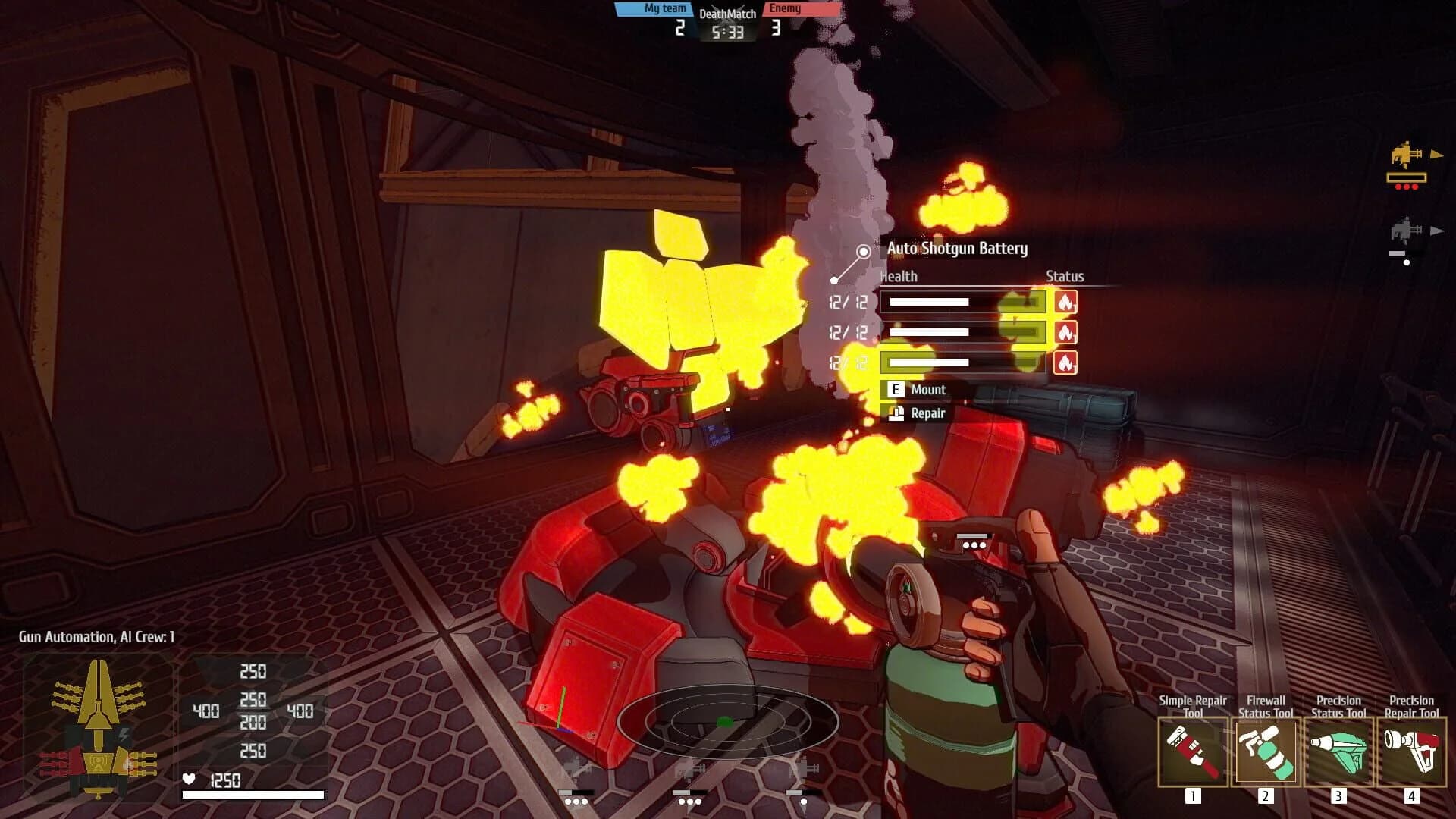Click the Repair action entry
Image resolution: width=1456 pixels, height=819 pixels.
[x=927, y=414]
